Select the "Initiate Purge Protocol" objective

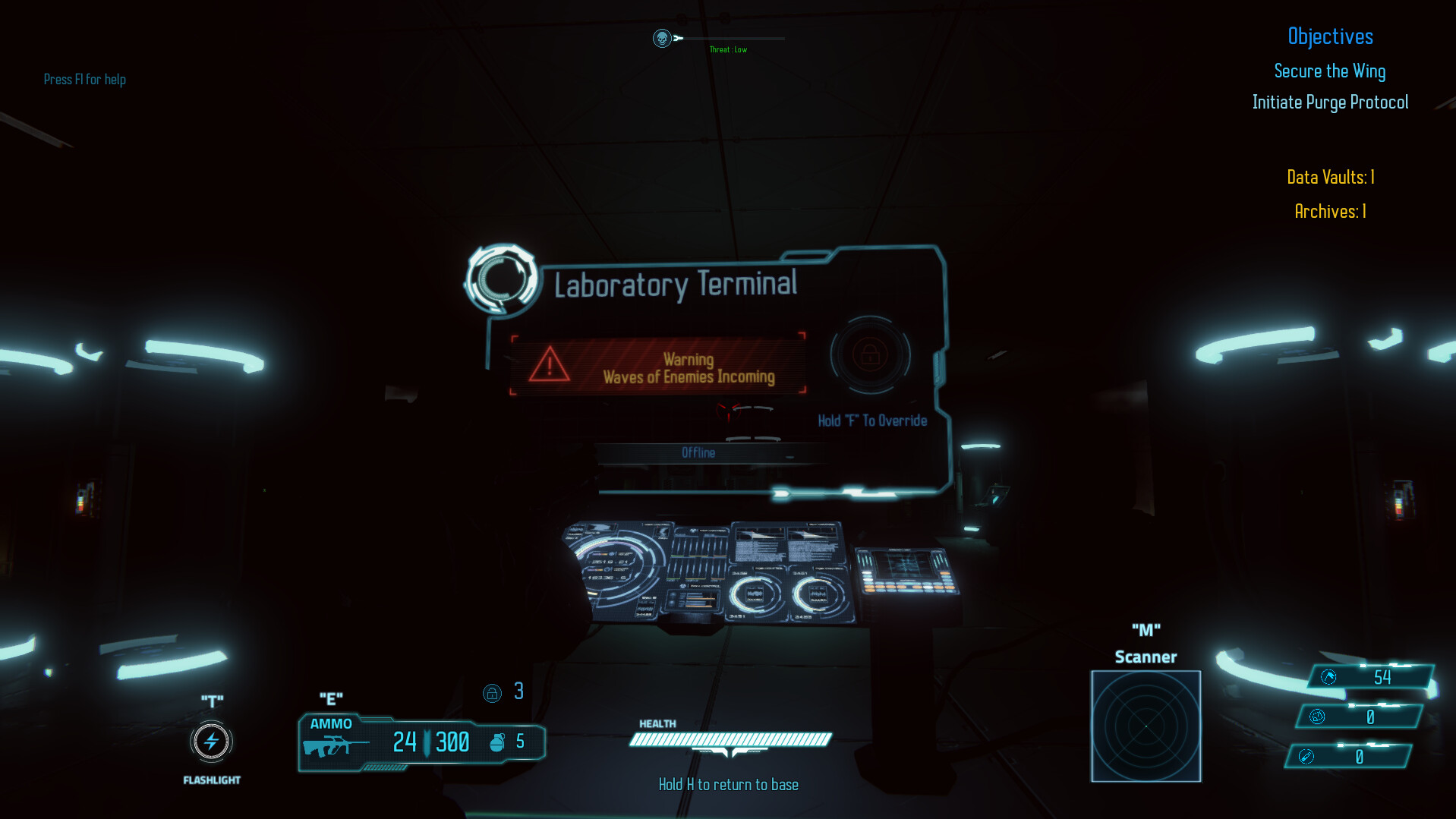tap(1330, 102)
